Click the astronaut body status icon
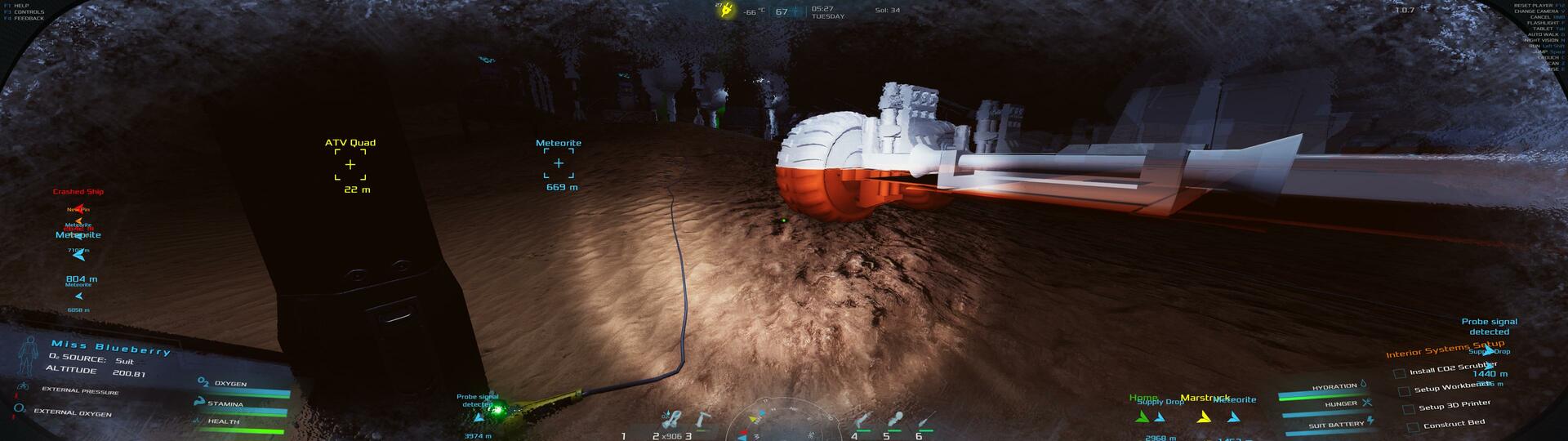The width and height of the screenshot is (1568, 441). (x=29, y=357)
